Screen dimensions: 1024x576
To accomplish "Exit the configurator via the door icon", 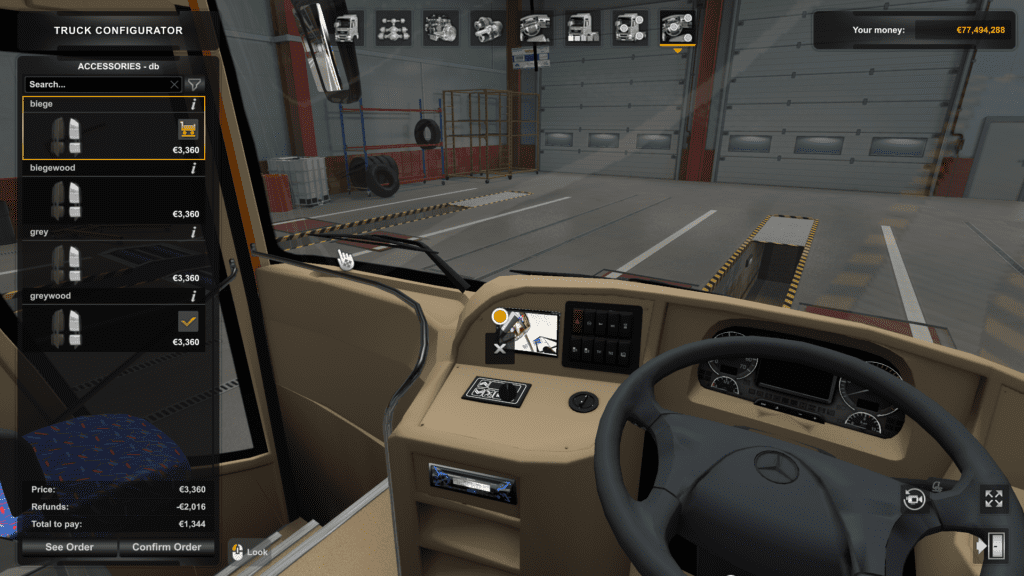I will pyautogui.click(x=993, y=546).
